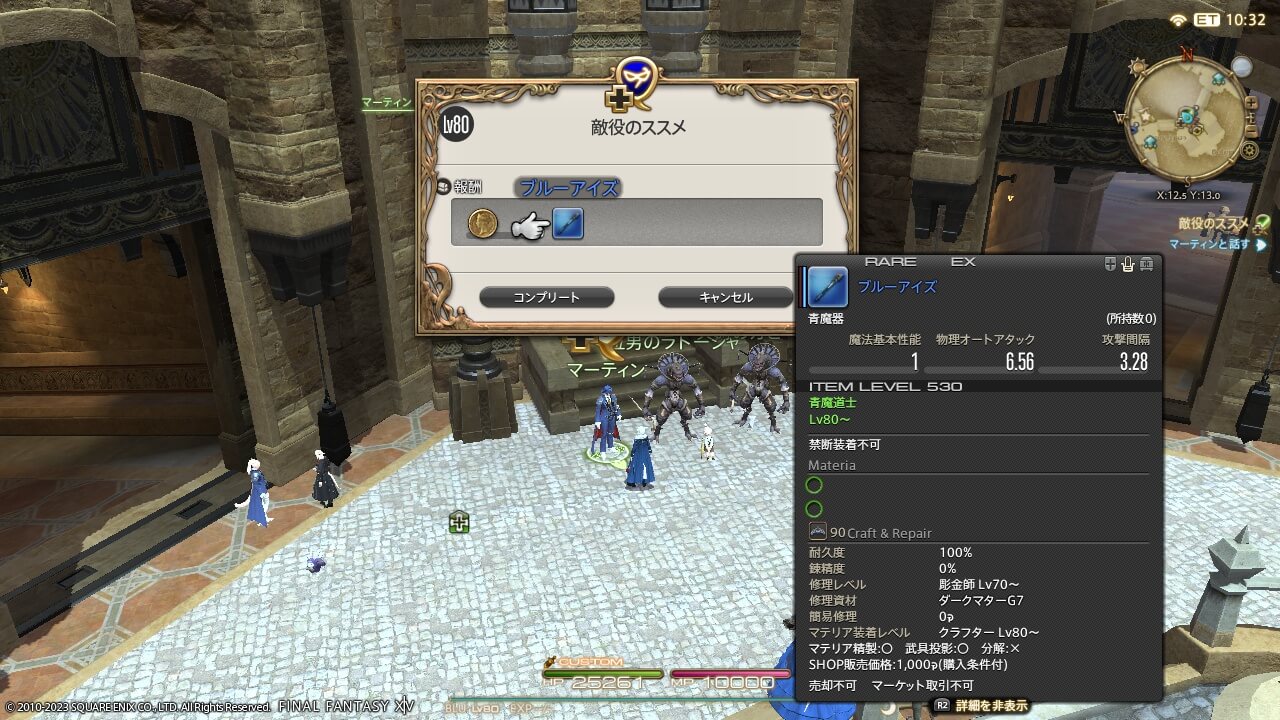Click the player marker on the minimap
Viewport: 1280px width, 720px height.
point(1187,117)
